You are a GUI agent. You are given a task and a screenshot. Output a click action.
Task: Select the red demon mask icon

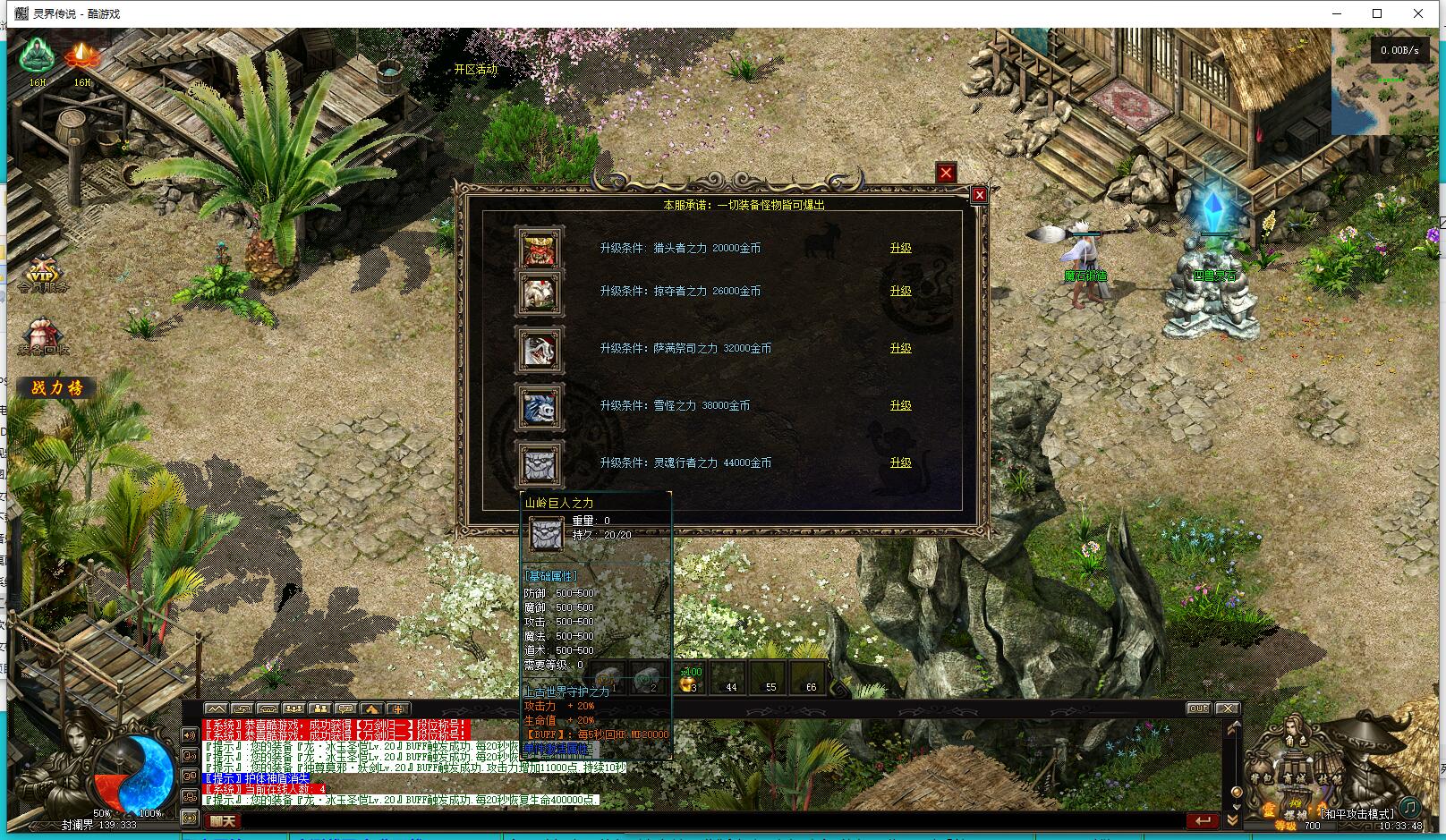click(x=540, y=249)
